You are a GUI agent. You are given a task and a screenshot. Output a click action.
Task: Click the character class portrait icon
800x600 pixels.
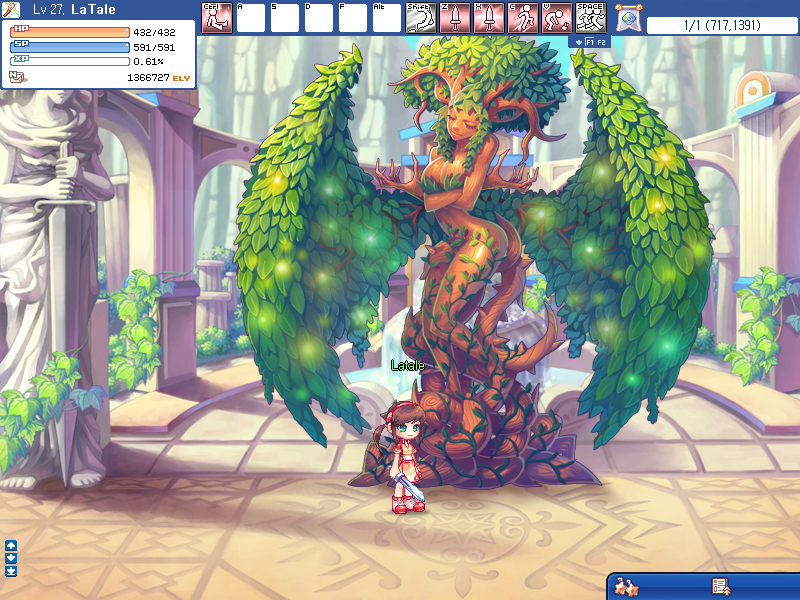pyautogui.click(x=12, y=10)
